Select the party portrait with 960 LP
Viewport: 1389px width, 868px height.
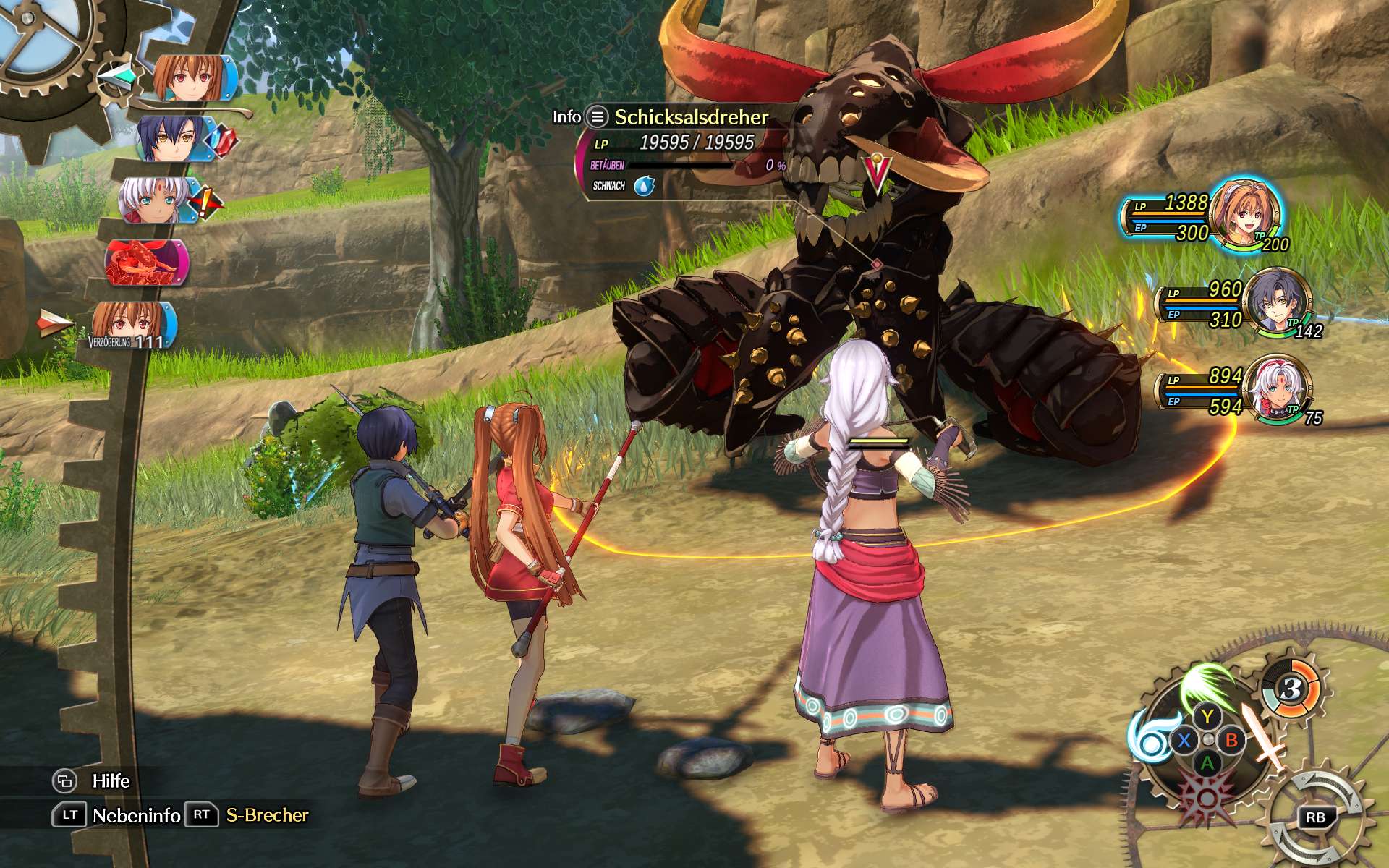1278,301
